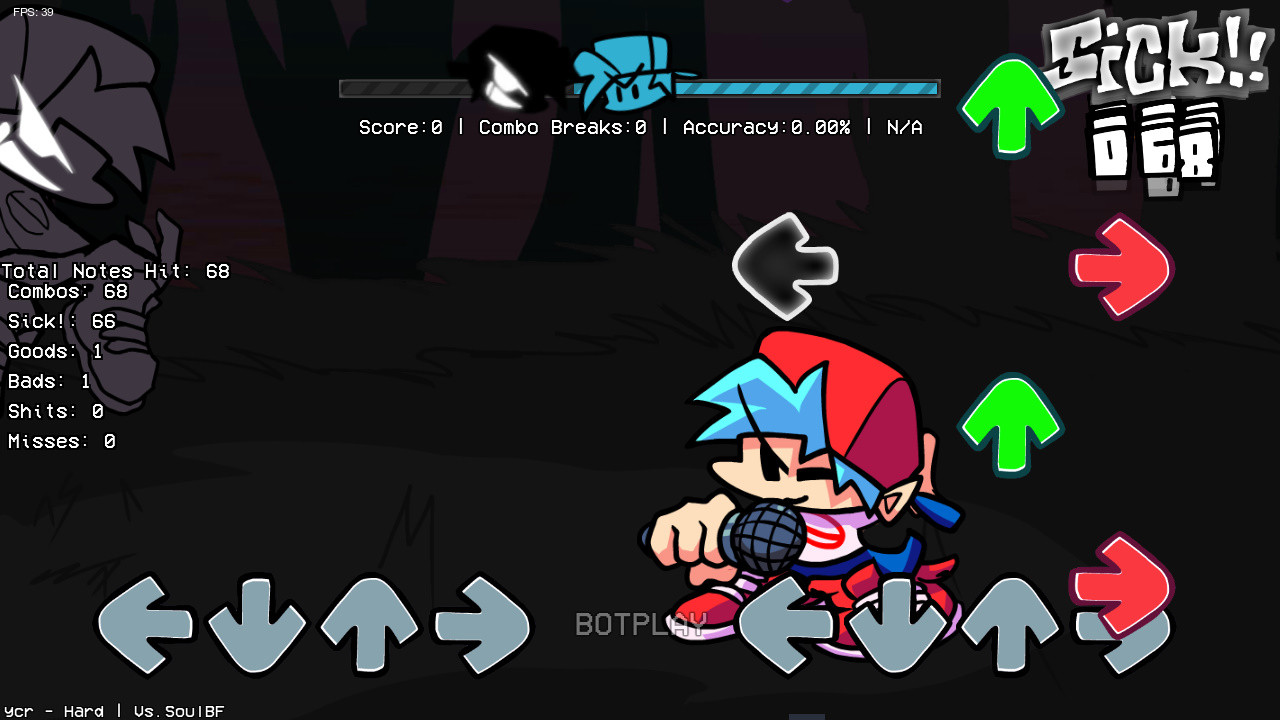Click the opponent's down arrow receptor

coord(257,625)
